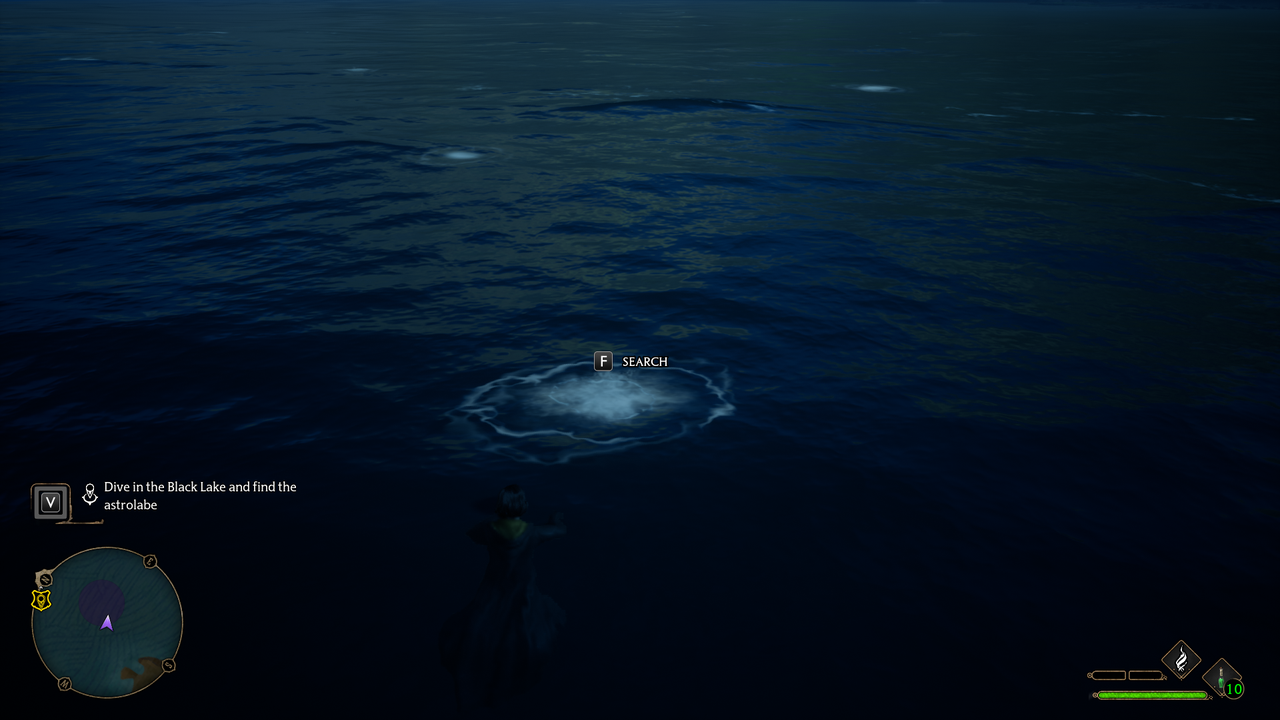
Task: Click the Black Lake astrolabe quest objective
Action: tap(199, 496)
